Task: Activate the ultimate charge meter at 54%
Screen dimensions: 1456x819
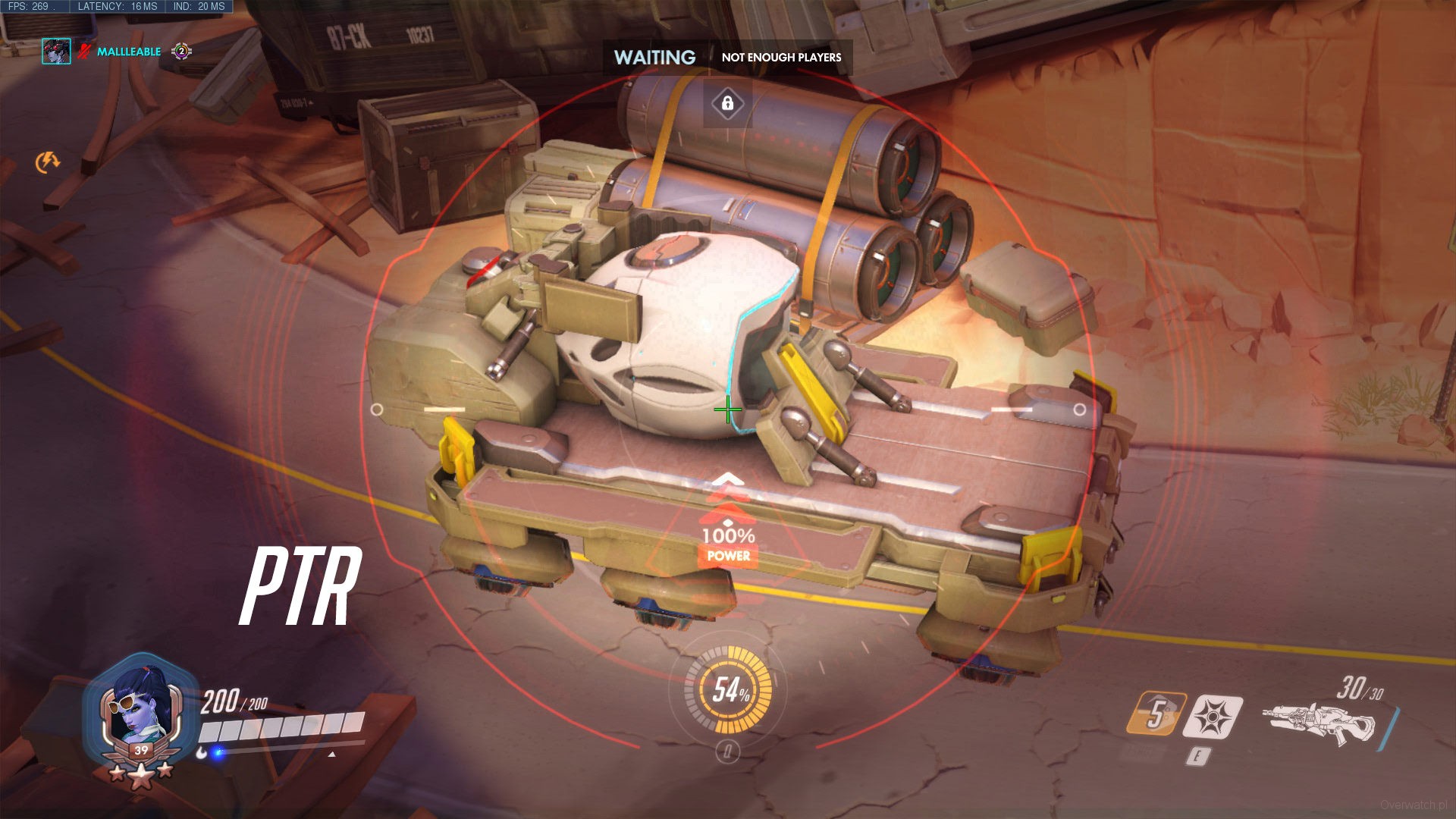Action: pyautogui.click(x=728, y=689)
